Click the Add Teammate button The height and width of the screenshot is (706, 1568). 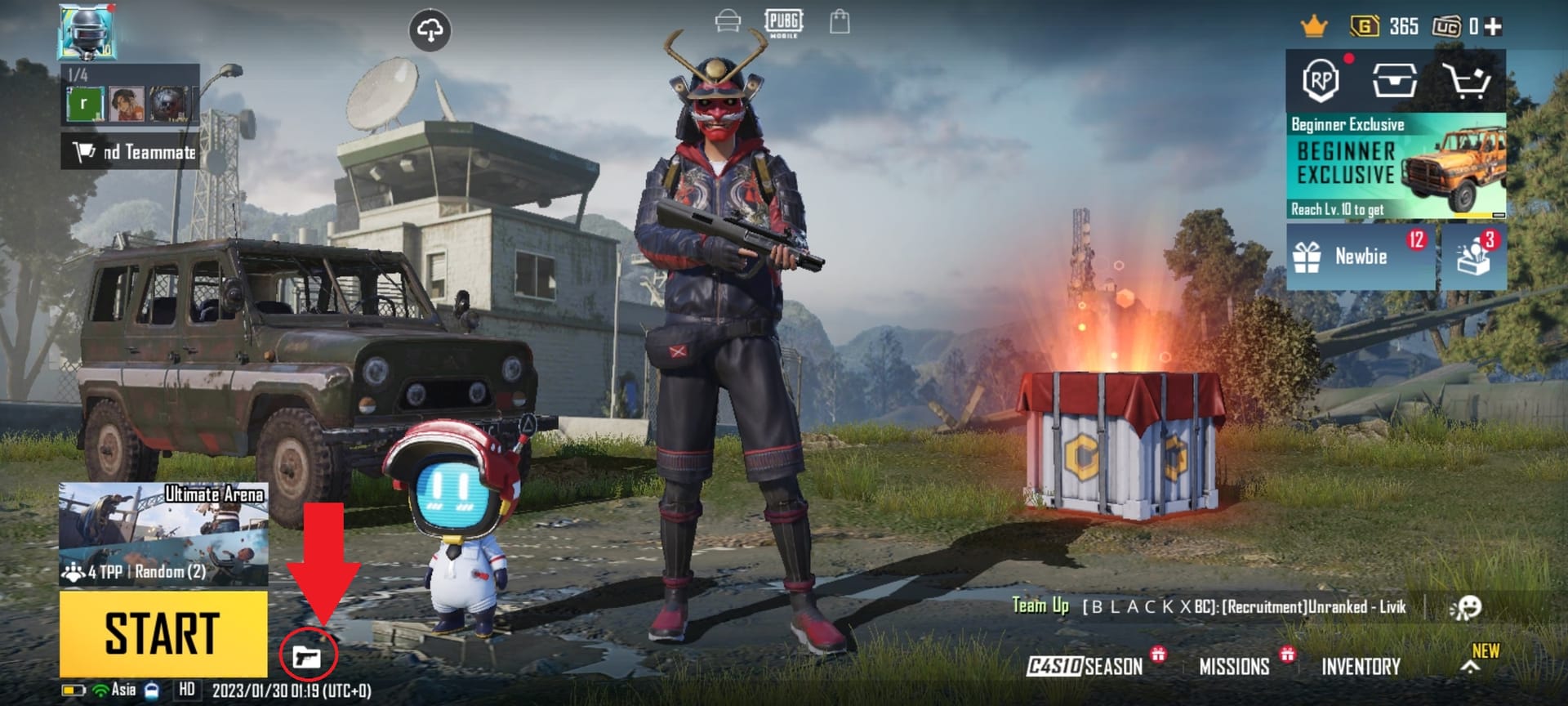point(127,152)
